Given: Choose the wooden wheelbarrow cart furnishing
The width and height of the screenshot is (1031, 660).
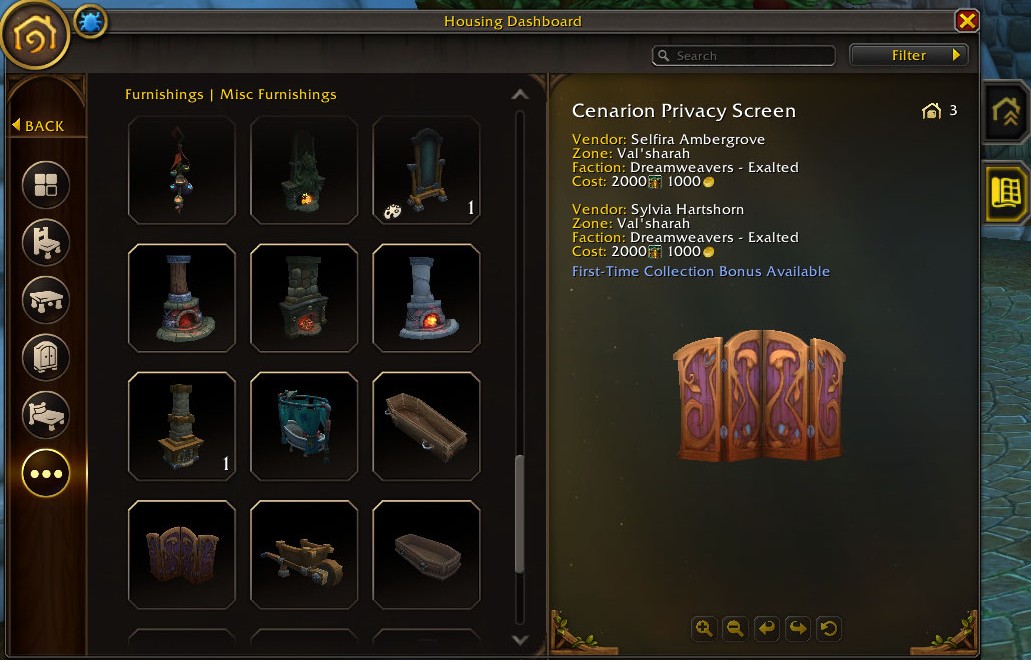Looking at the screenshot, I should [304, 554].
